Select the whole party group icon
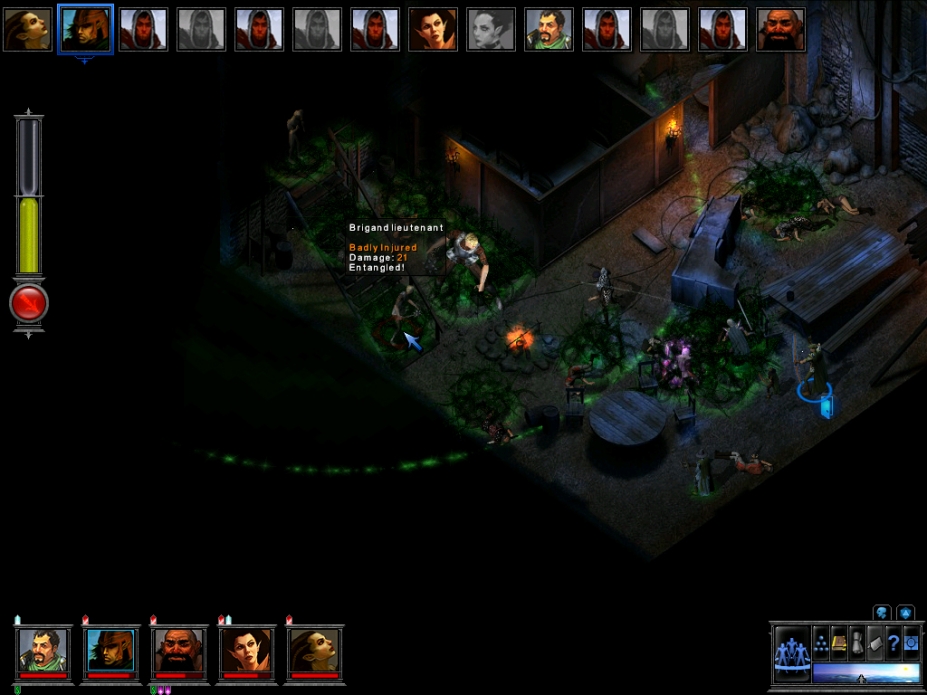 [x=790, y=651]
